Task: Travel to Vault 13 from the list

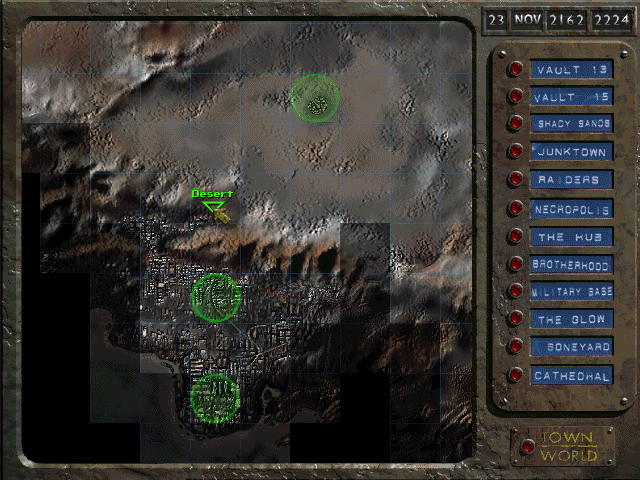Action: [515, 69]
